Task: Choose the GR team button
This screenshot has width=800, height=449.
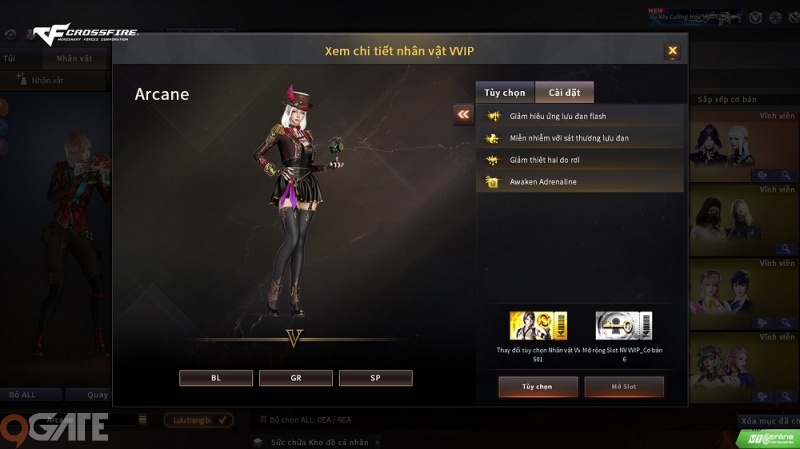Action: 296,378
